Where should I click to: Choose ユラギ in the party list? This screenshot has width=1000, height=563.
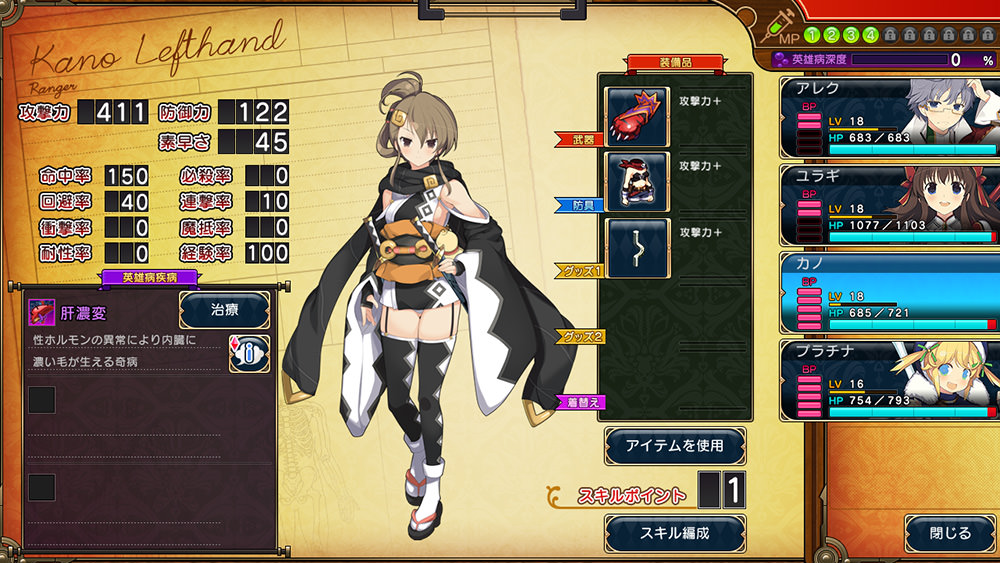coord(889,204)
